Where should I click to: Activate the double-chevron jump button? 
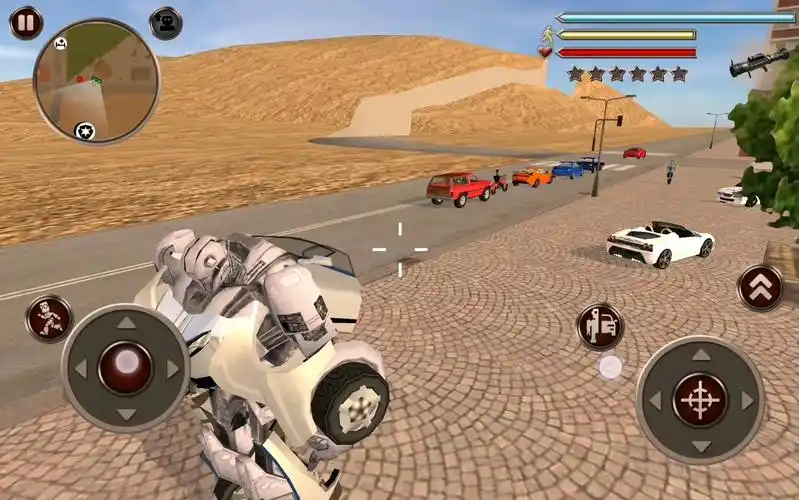[760, 288]
